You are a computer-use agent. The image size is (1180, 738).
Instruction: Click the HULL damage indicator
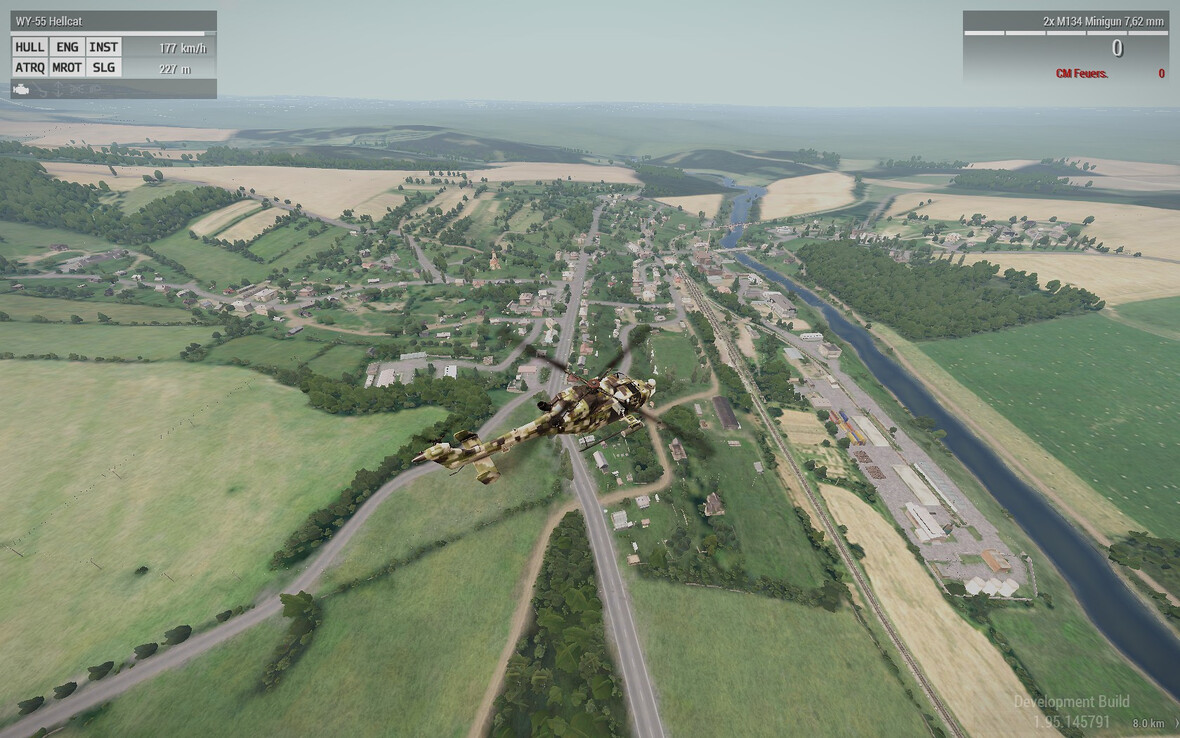[x=30, y=47]
